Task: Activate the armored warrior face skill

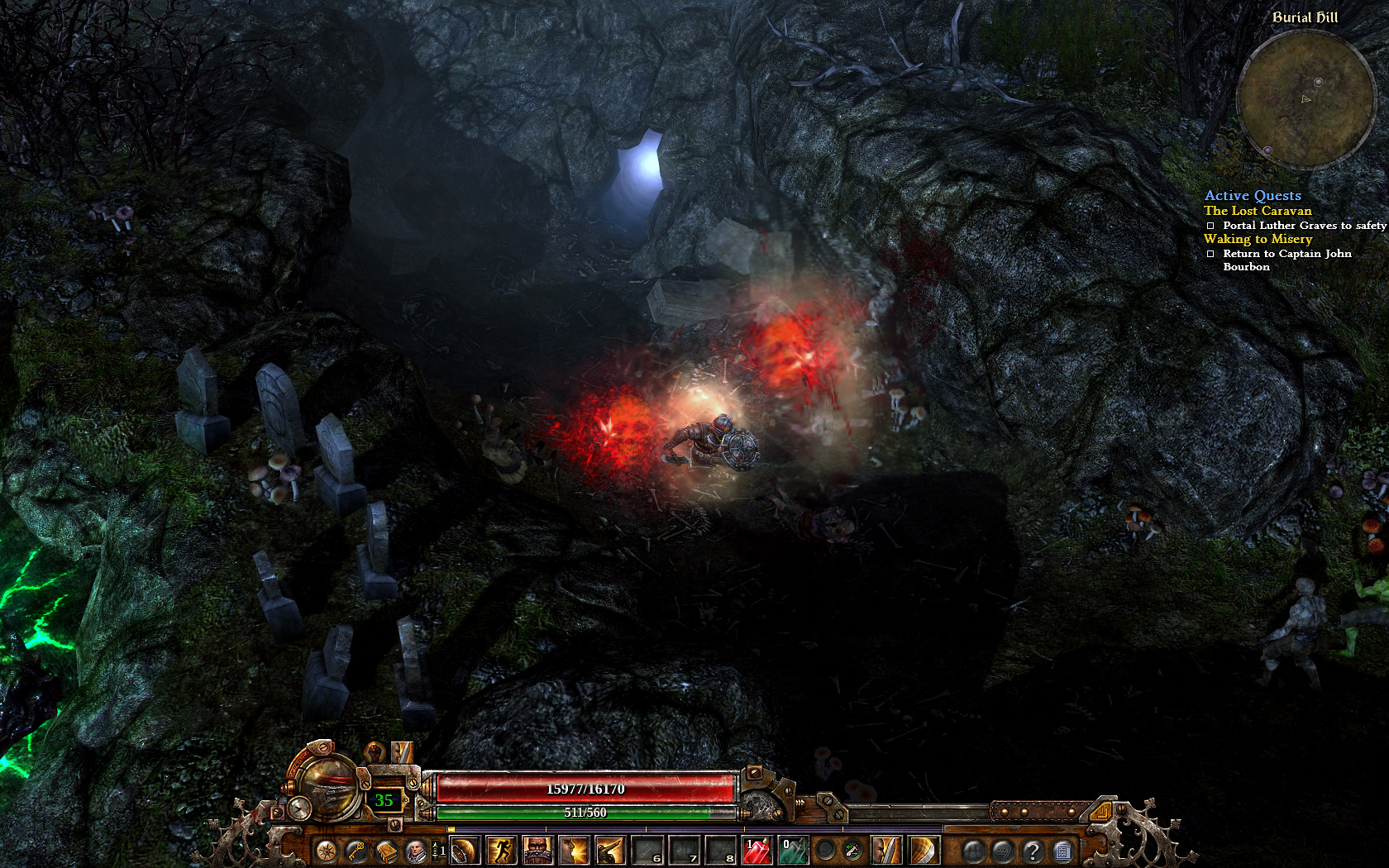Action: (537, 850)
